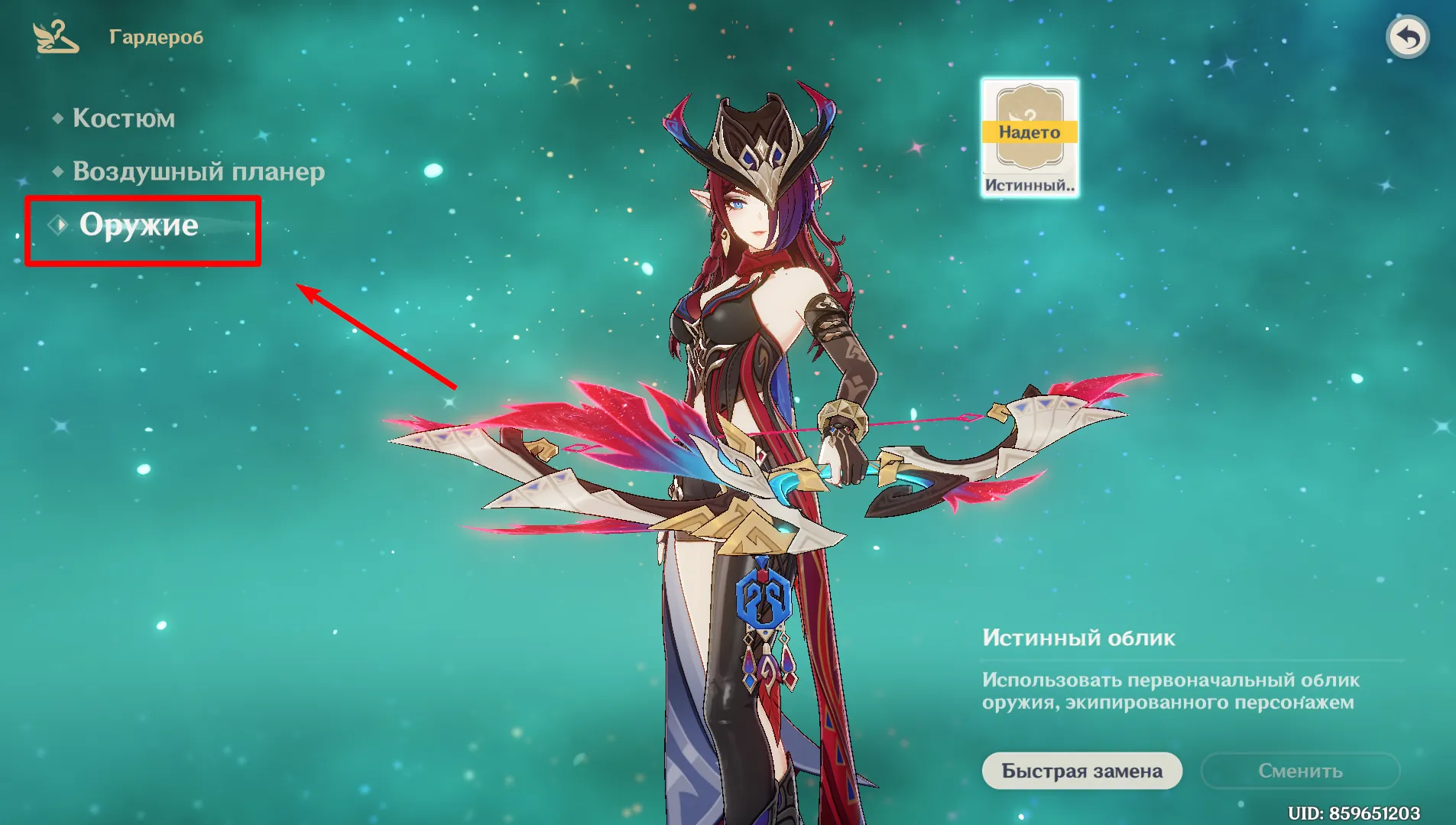Click the Гардероб hanger icon
The height and width of the screenshot is (825, 1456).
pos(55,37)
